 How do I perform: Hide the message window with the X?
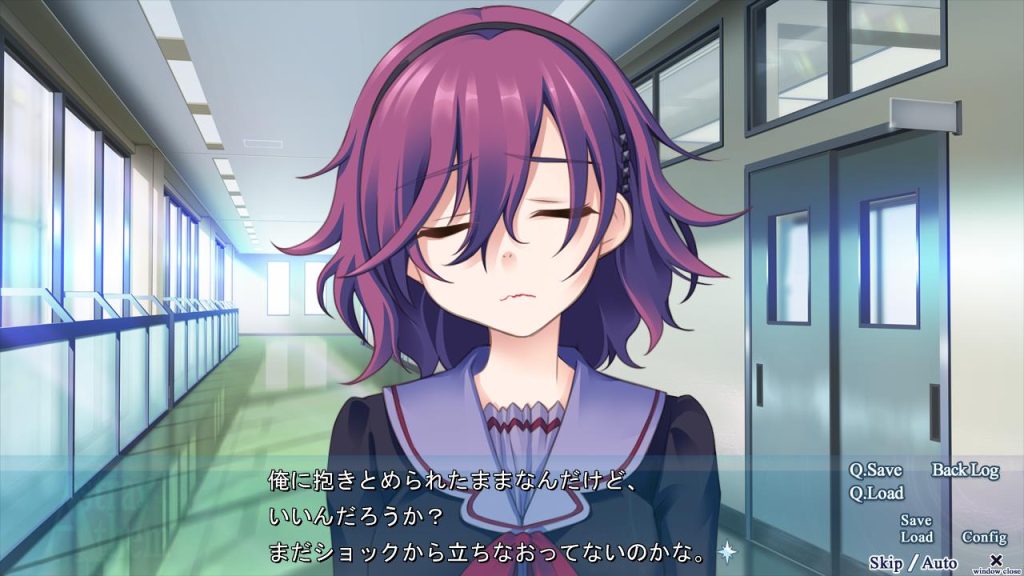[x=995, y=560]
